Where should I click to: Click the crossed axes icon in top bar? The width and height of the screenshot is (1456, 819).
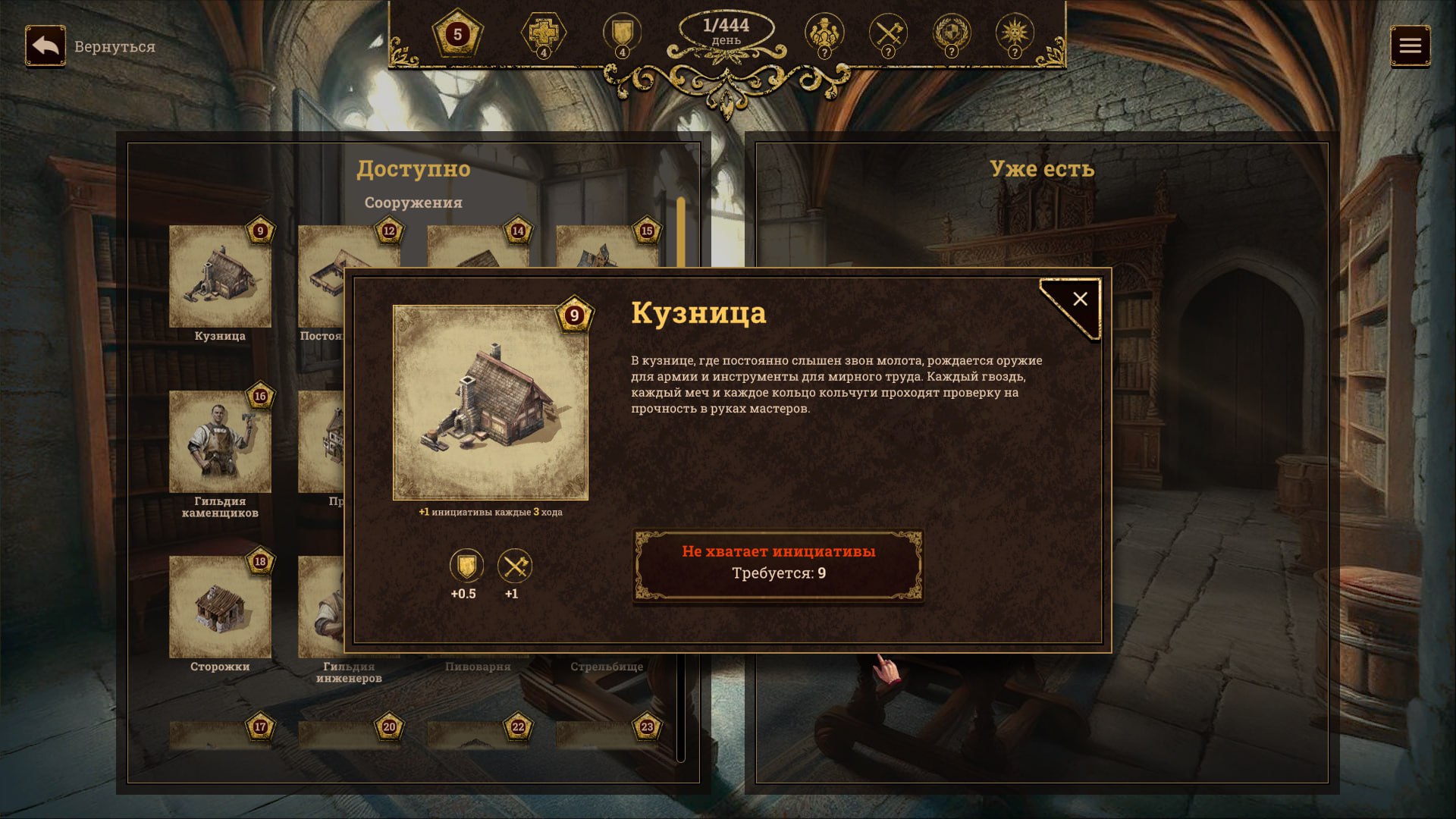click(888, 33)
